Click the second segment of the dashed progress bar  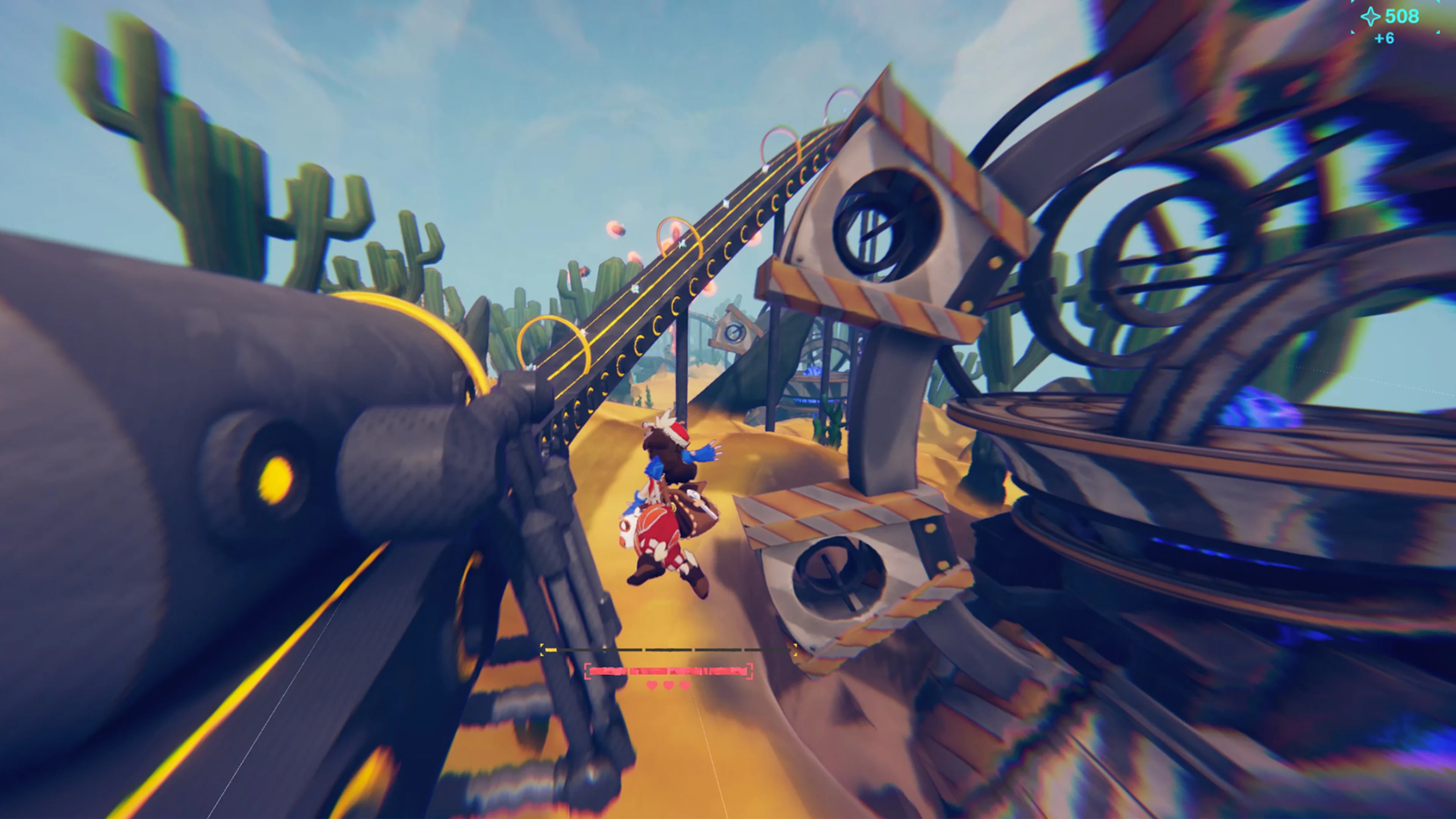tap(668, 651)
